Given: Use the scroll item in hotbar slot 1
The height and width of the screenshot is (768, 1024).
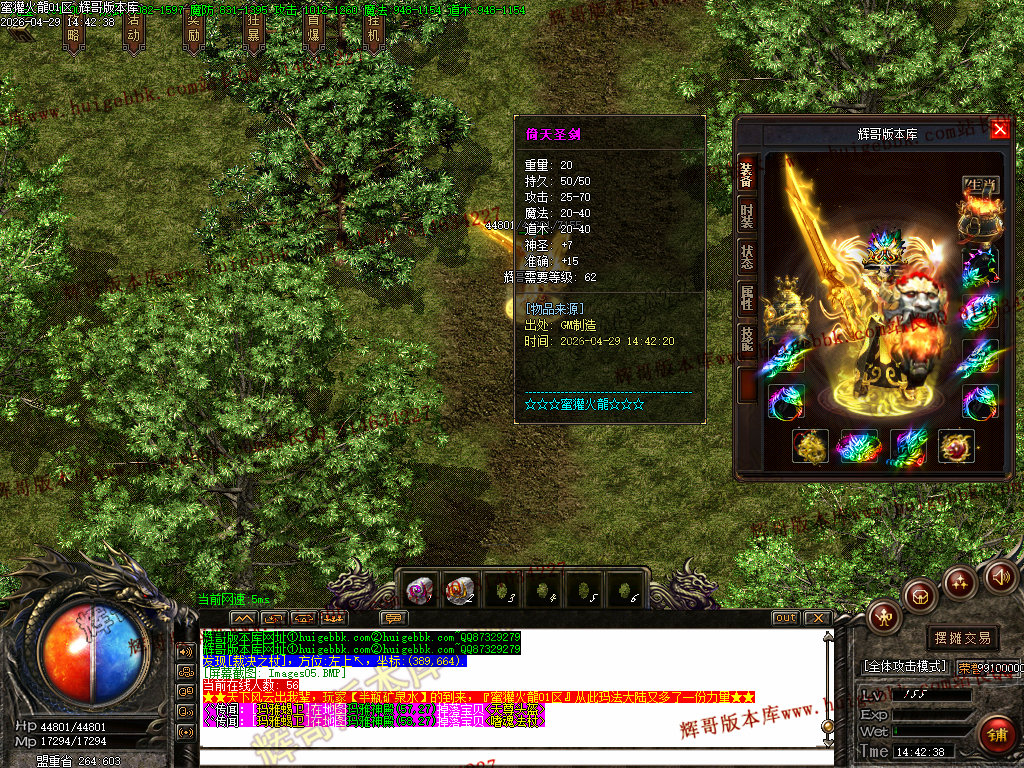Looking at the screenshot, I should tap(418, 589).
